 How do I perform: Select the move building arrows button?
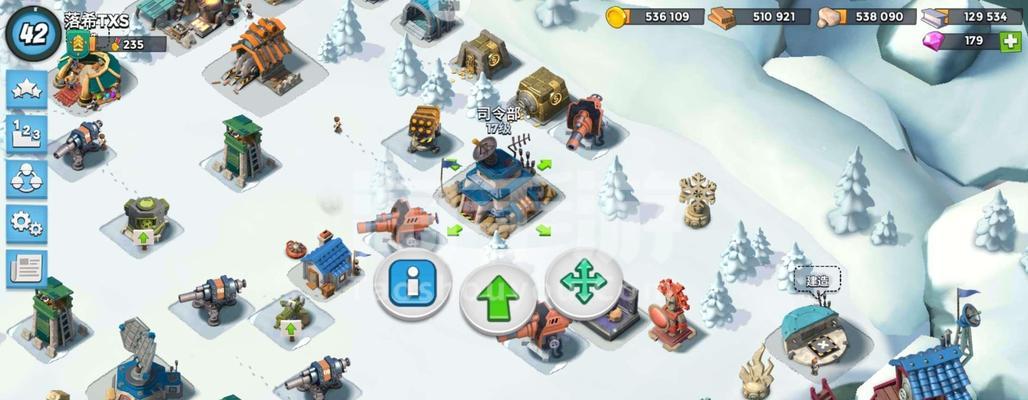[583, 283]
